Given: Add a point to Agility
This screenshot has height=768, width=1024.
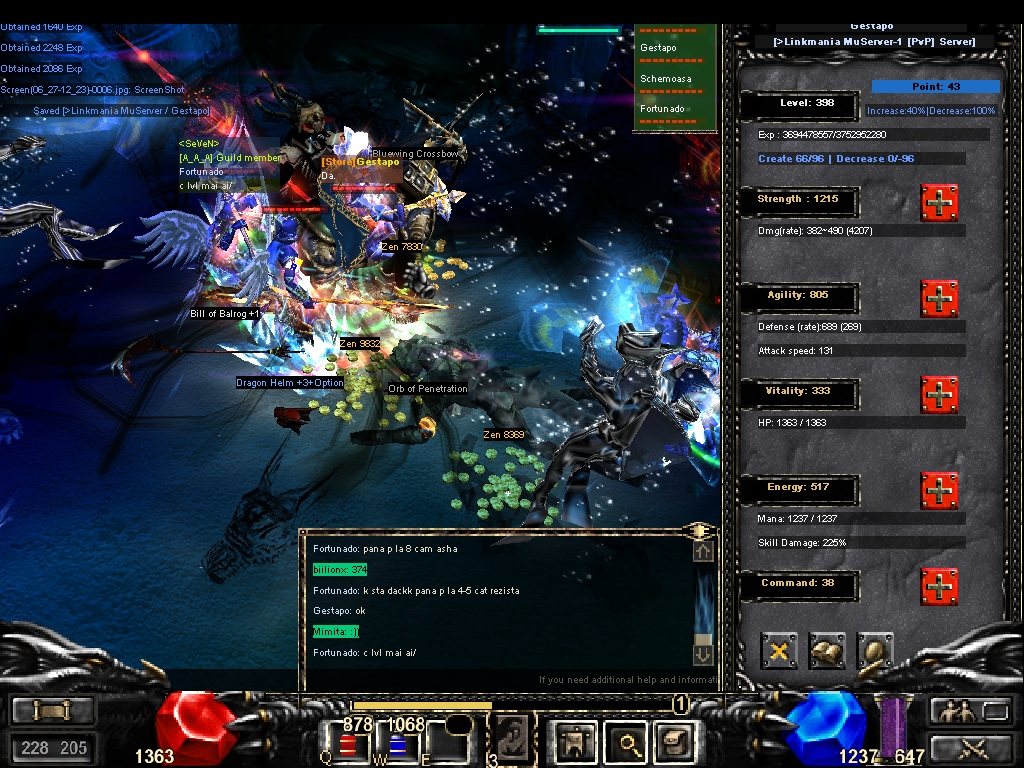Looking at the screenshot, I should click(939, 299).
